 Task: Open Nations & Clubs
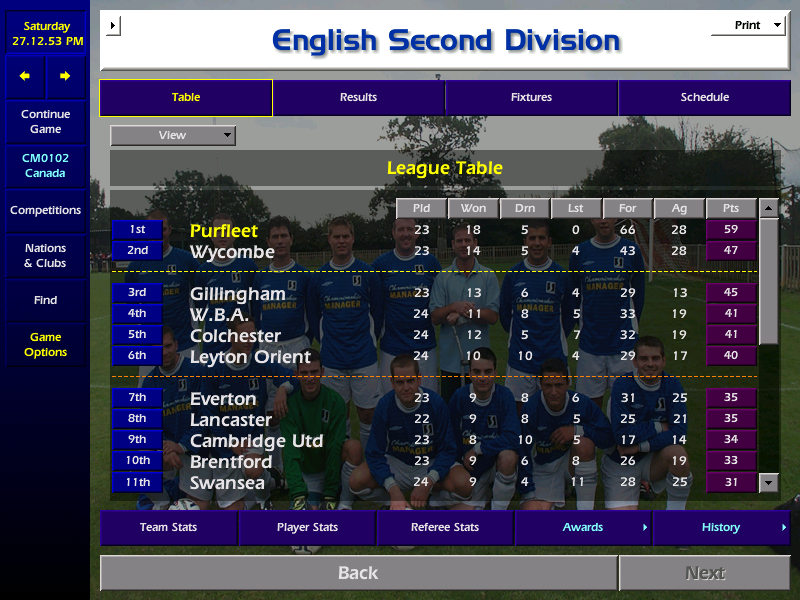45,255
